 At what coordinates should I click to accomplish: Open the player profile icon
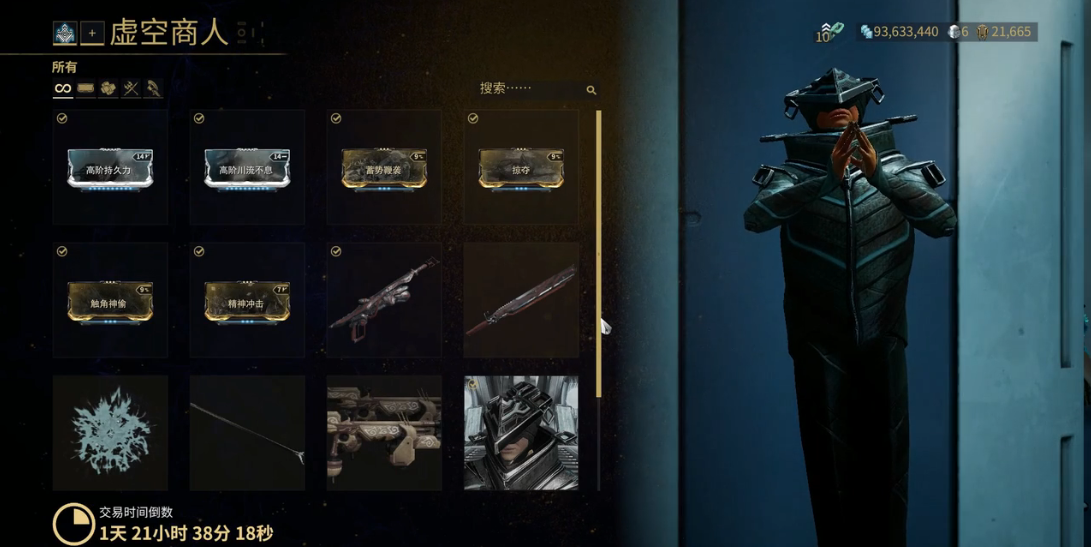pyautogui.click(x=65, y=33)
